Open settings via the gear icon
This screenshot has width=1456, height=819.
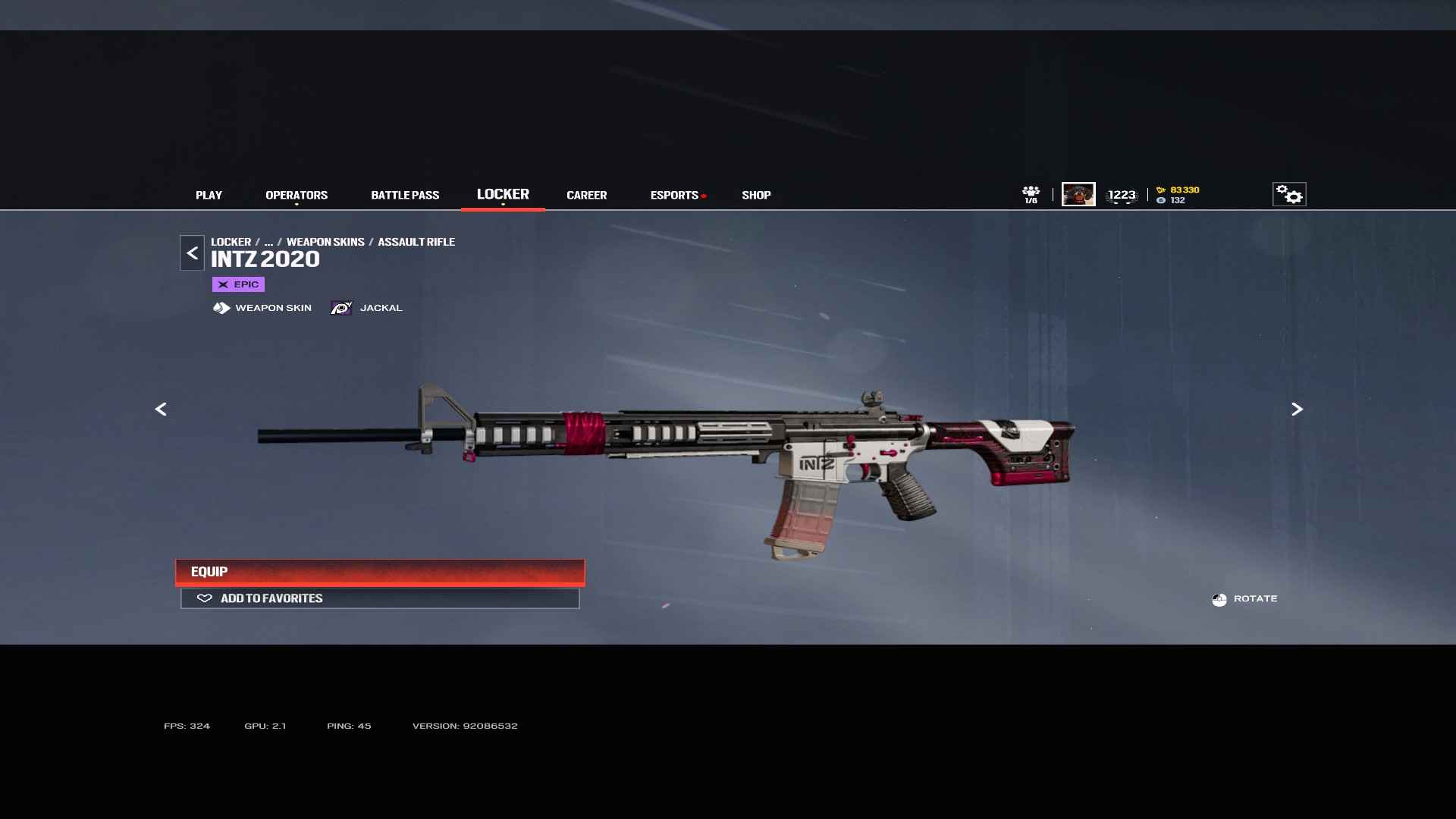click(x=1289, y=194)
